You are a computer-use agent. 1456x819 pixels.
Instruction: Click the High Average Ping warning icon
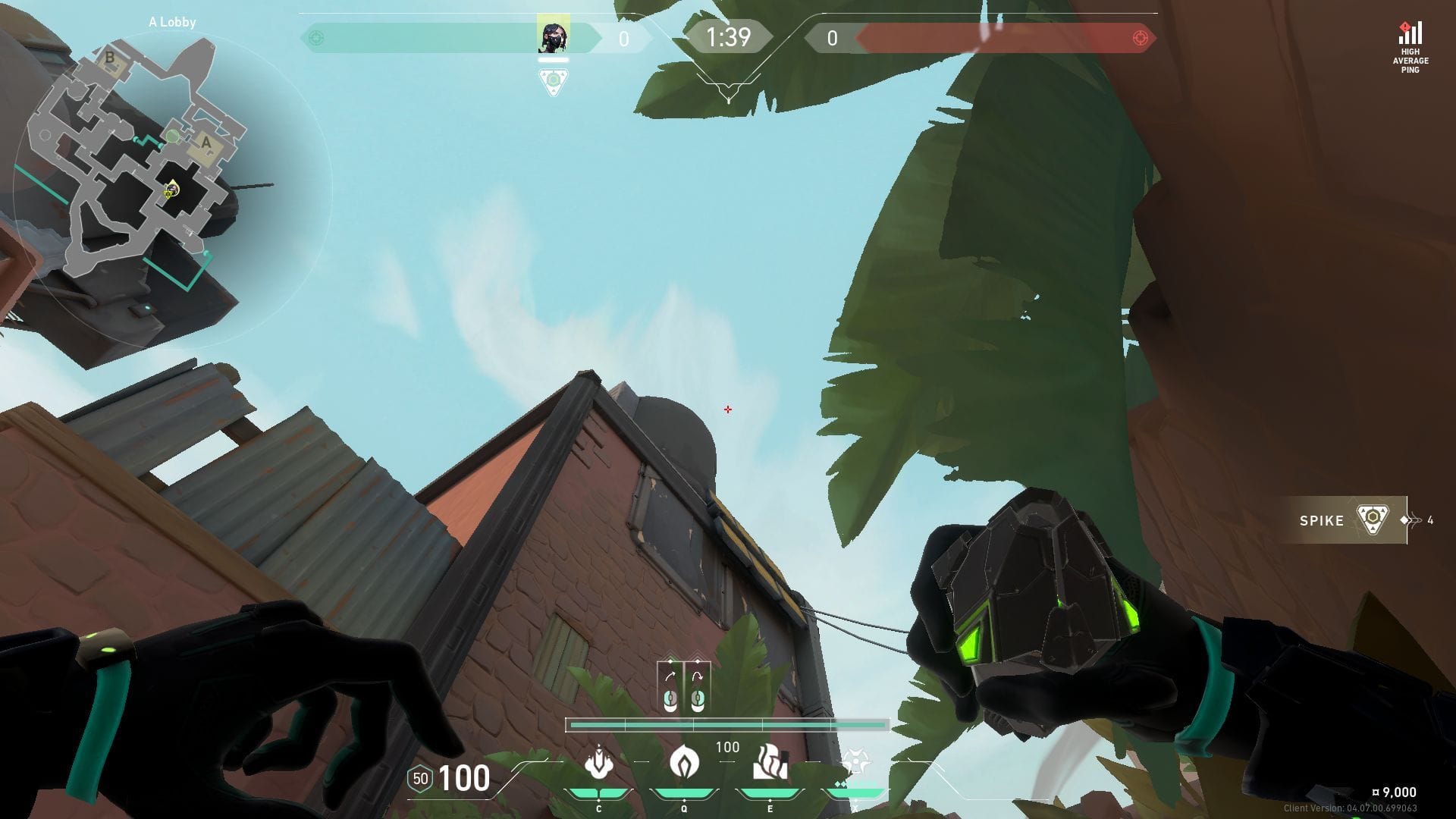(1410, 35)
